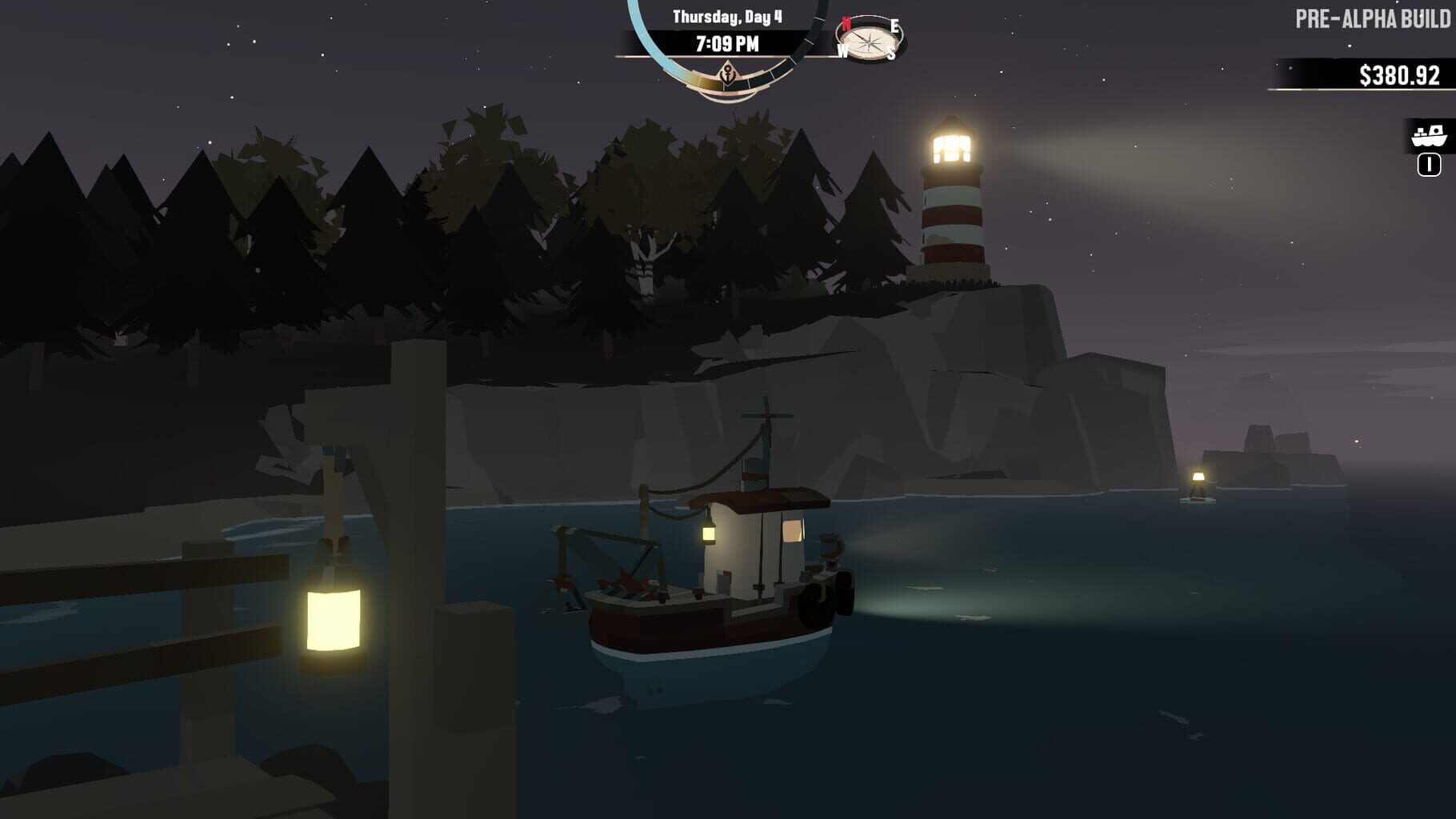Click the 'E' direction letter on the compass
The width and height of the screenshot is (1456, 819).
(x=895, y=26)
